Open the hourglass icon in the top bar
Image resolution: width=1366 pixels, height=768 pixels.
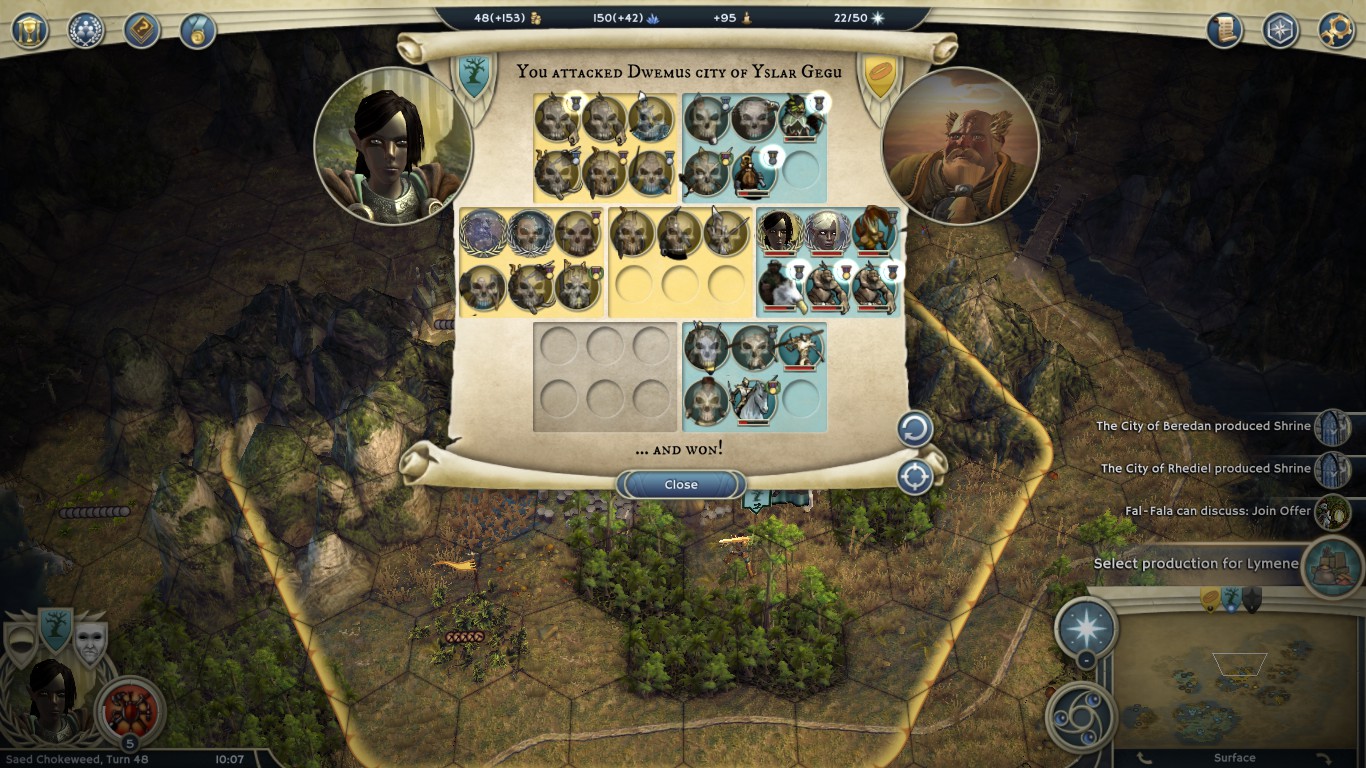coord(30,29)
